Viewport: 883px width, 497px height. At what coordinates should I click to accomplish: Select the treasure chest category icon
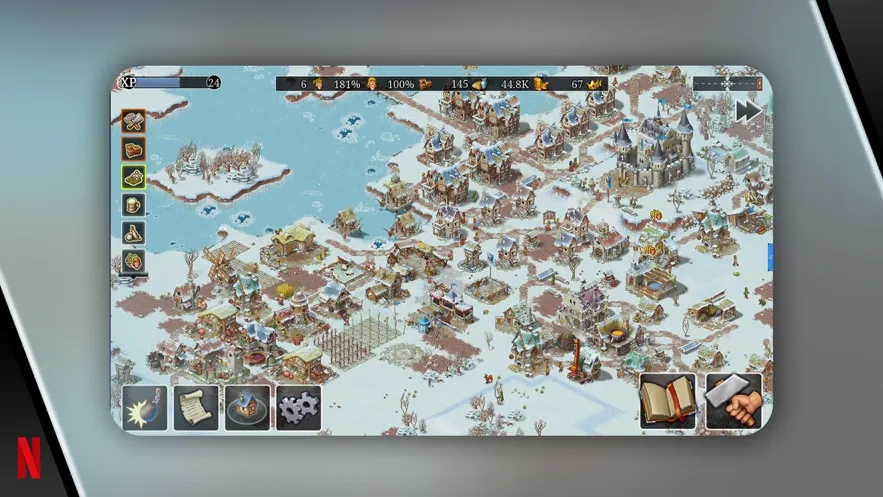(x=134, y=149)
